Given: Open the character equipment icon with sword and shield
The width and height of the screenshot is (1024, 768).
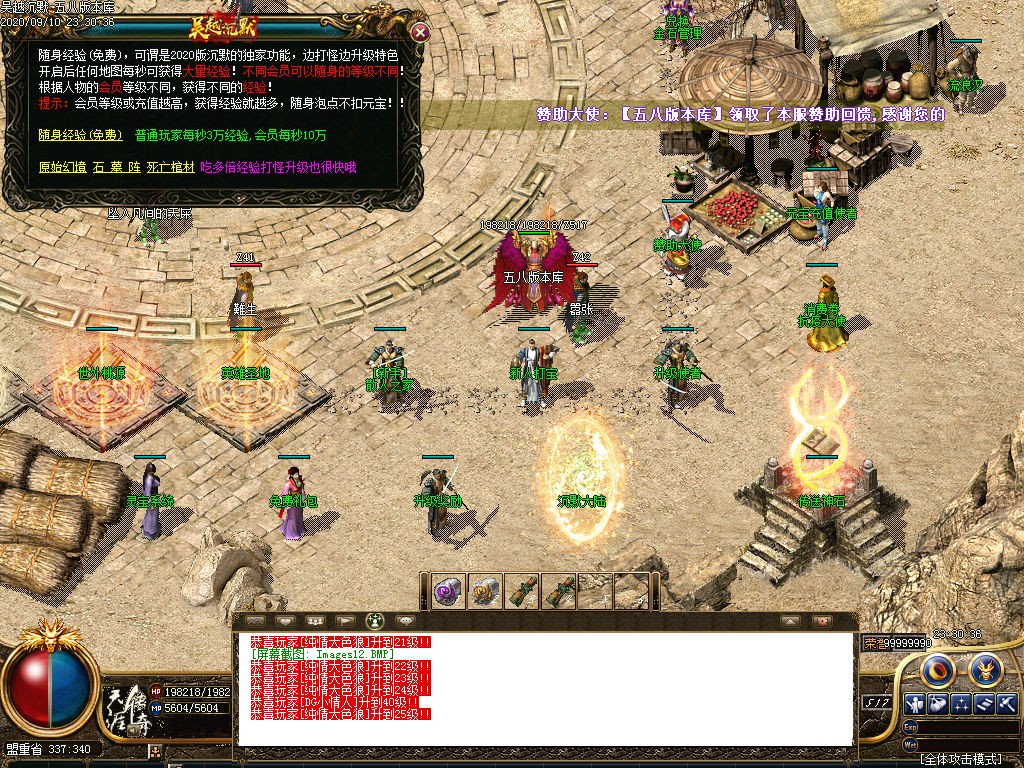Looking at the screenshot, I should pyautogui.click(x=915, y=703).
